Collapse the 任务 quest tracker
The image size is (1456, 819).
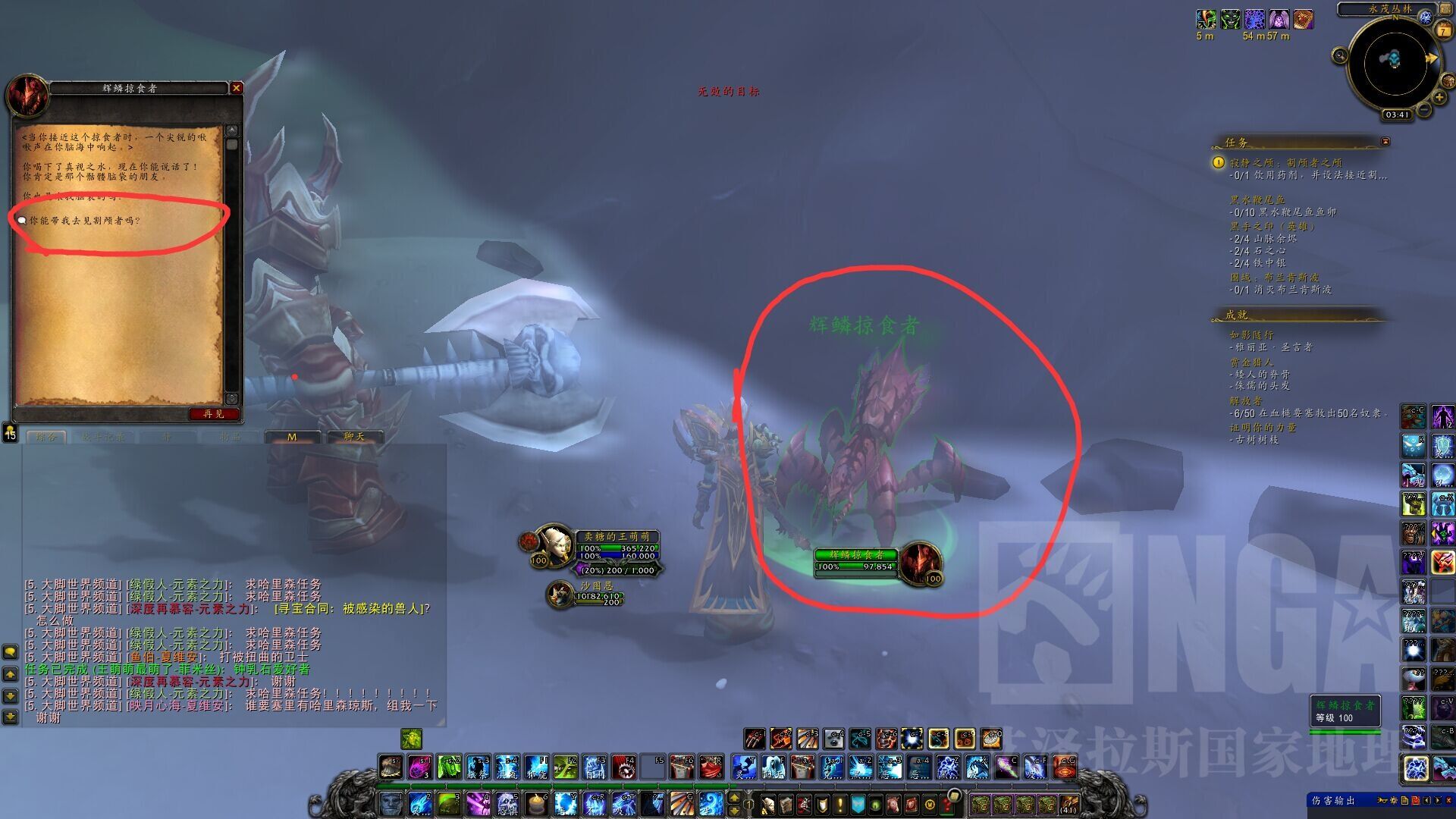pos(1385,142)
